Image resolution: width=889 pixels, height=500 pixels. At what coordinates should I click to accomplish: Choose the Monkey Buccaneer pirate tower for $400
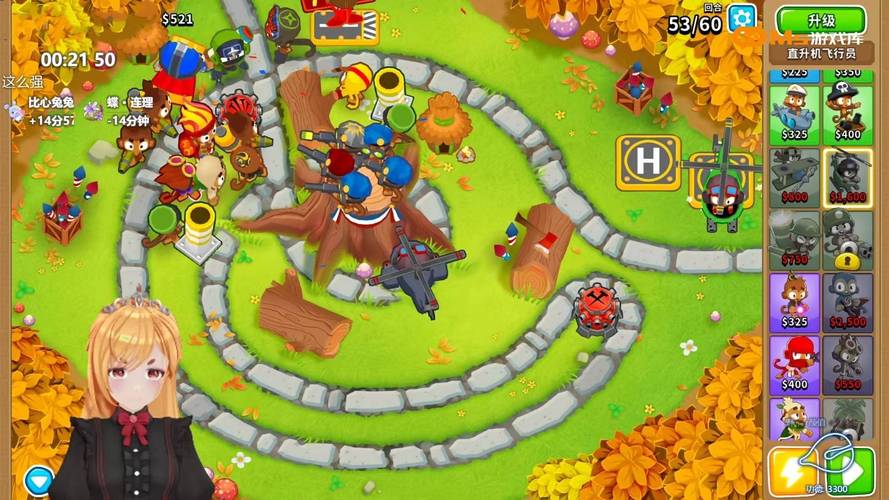tap(847, 110)
